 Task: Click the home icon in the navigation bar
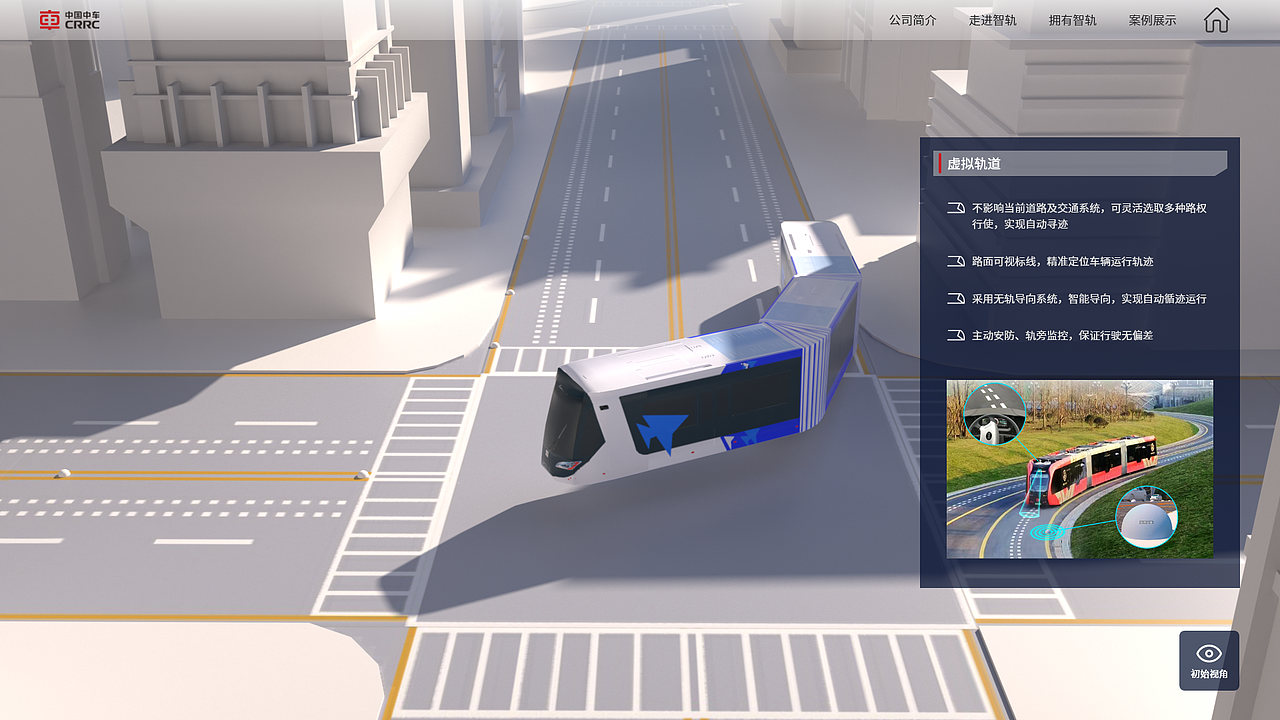(1215, 19)
